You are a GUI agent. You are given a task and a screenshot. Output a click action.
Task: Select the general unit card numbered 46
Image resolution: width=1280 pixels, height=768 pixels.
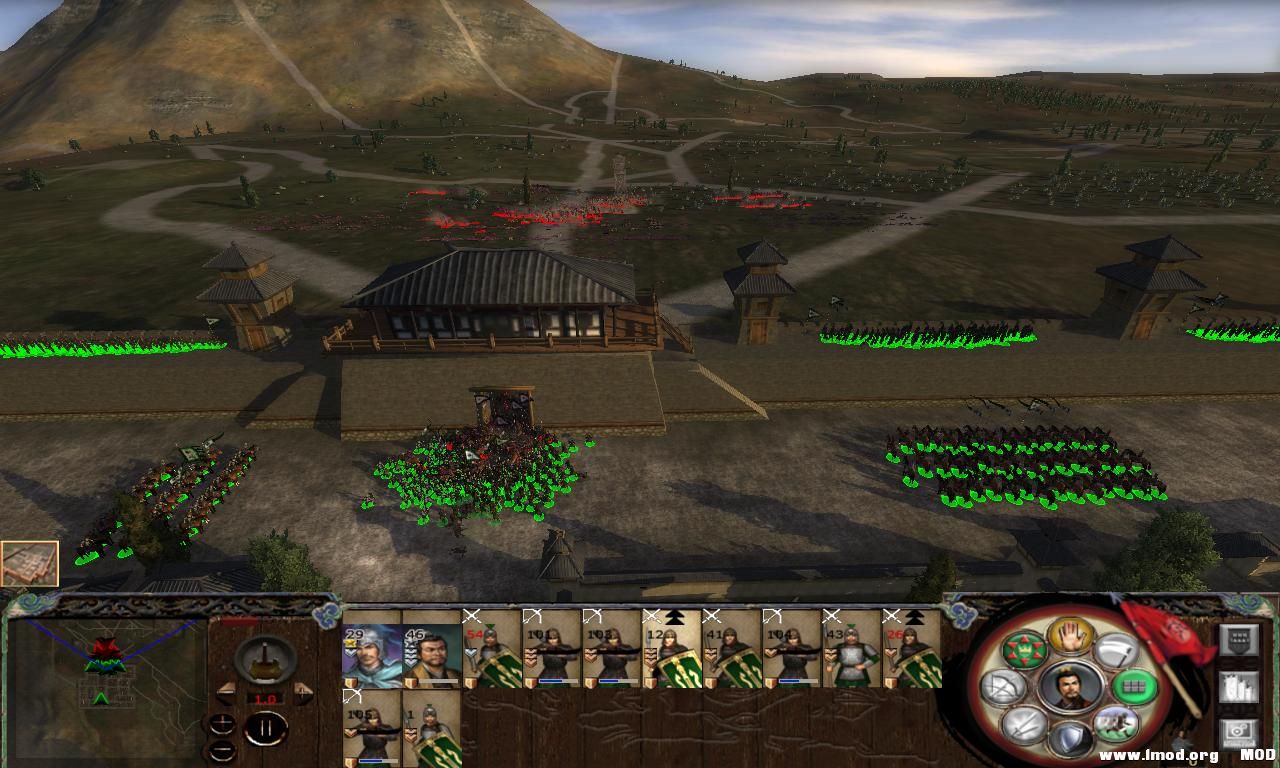432,649
